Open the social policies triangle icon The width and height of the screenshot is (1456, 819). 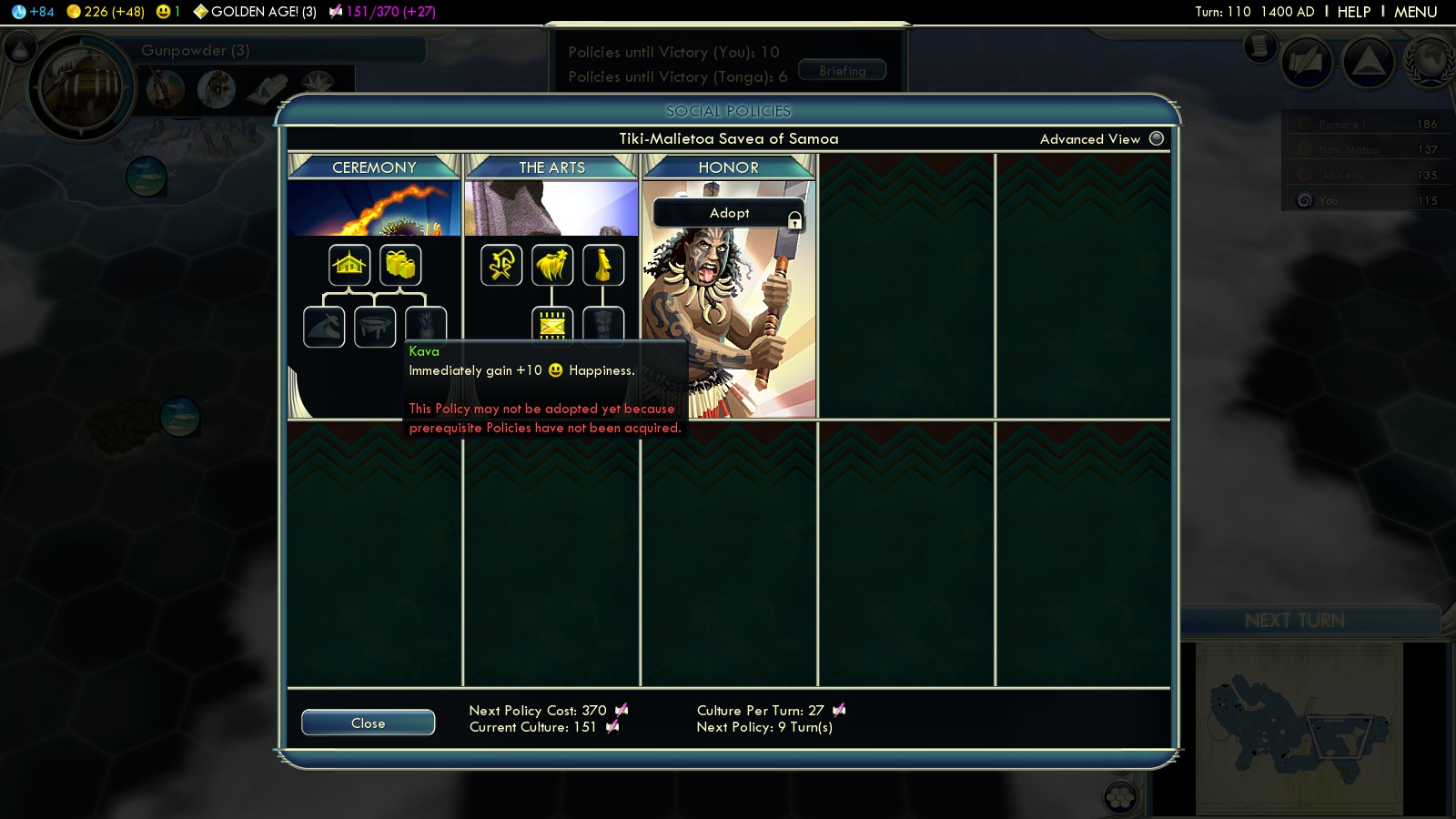(x=1368, y=62)
